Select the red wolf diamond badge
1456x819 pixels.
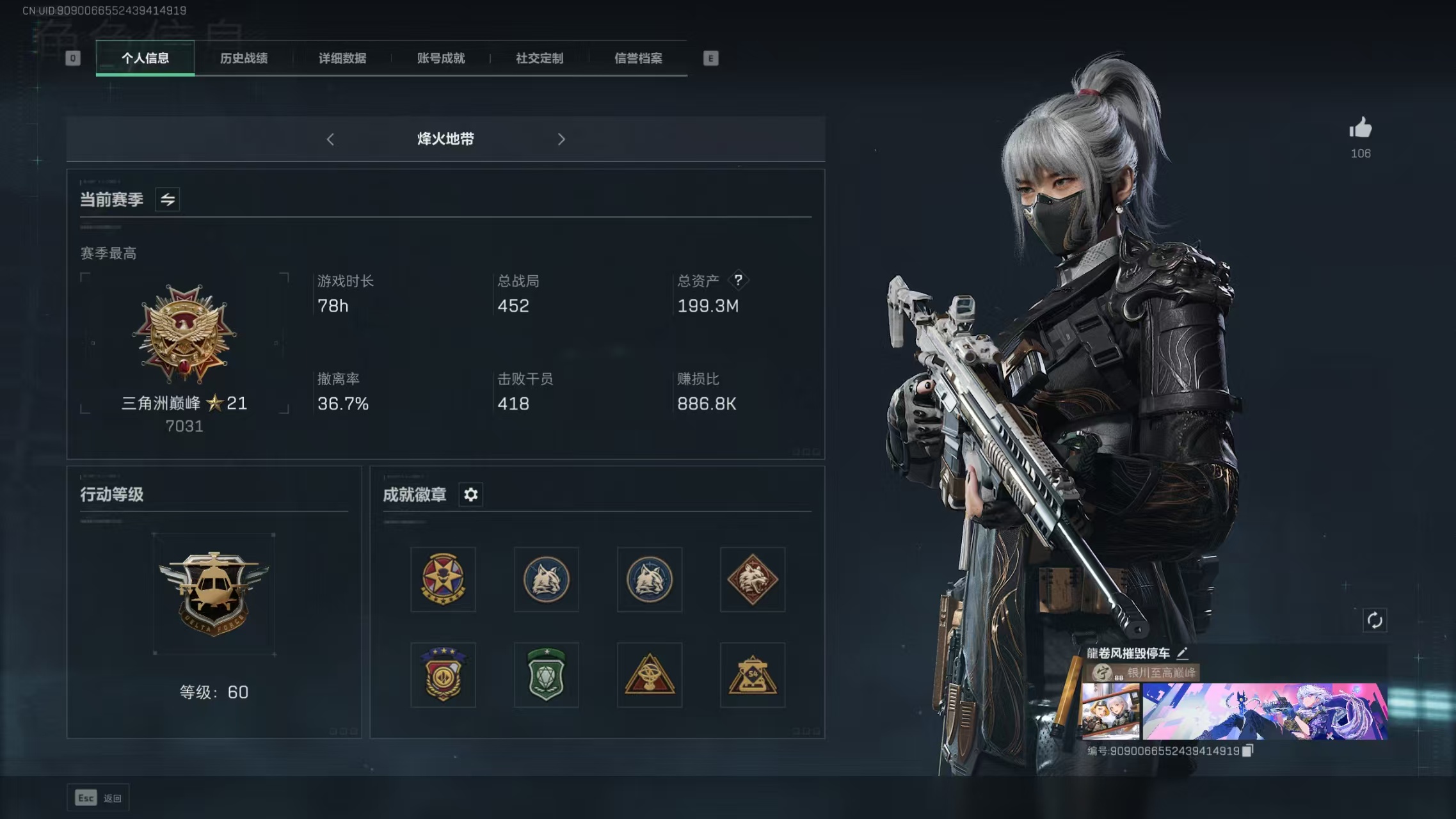pyautogui.click(x=753, y=580)
